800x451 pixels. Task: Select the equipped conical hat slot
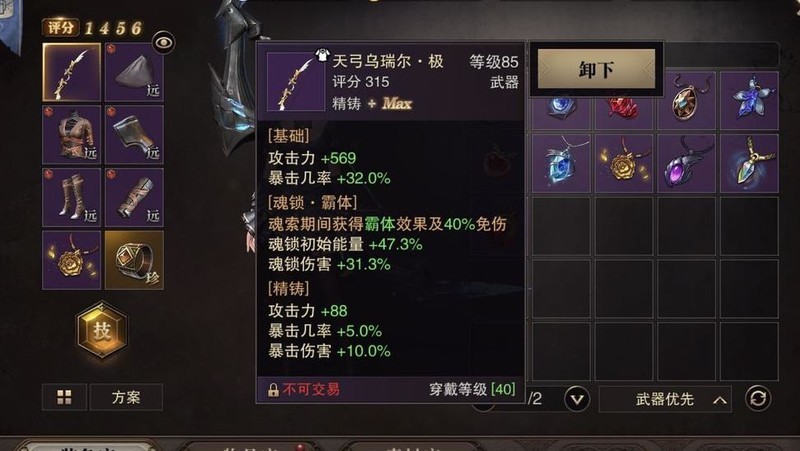[x=134, y=72]
